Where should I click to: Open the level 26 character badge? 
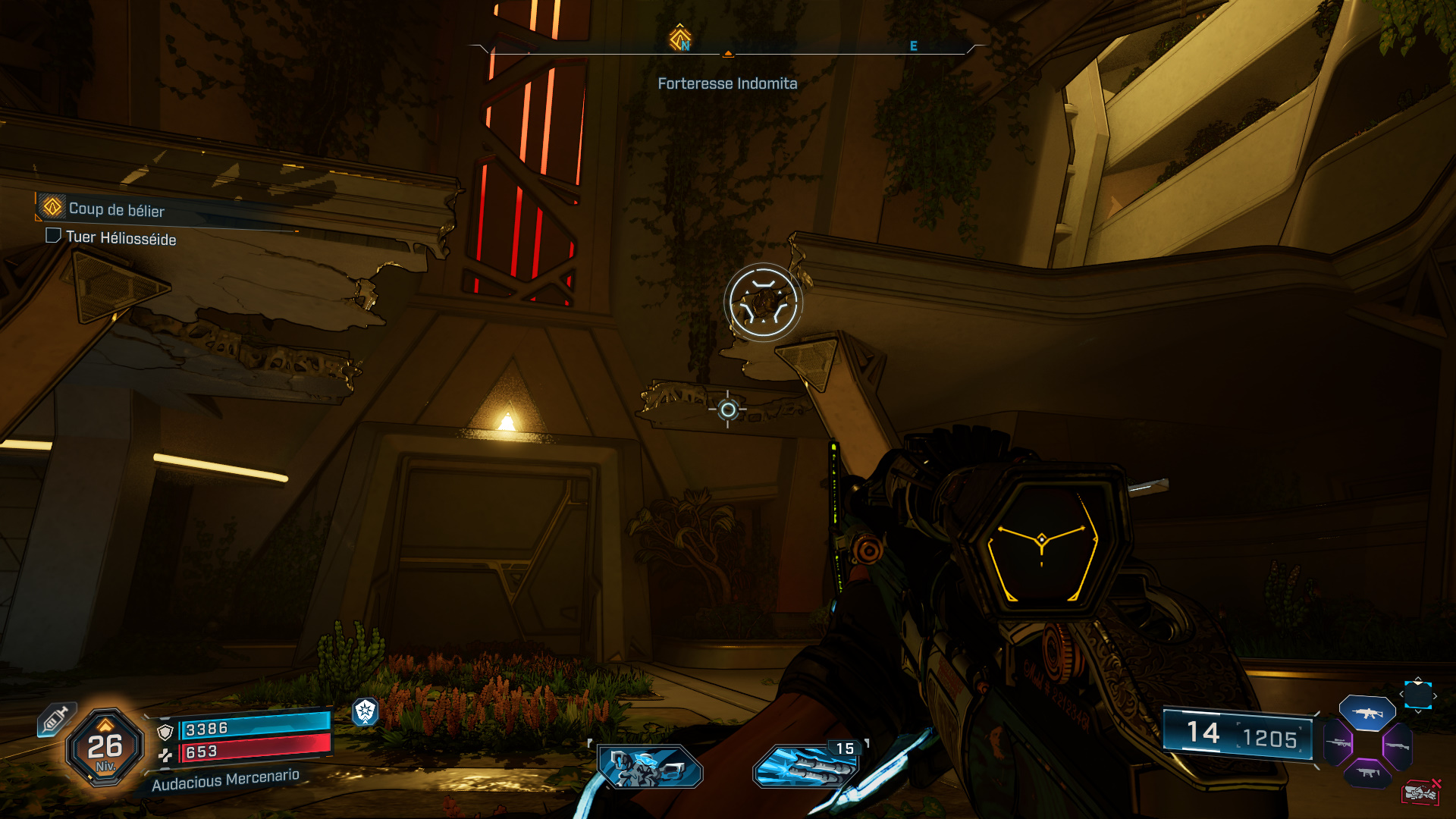coord(105,748)
